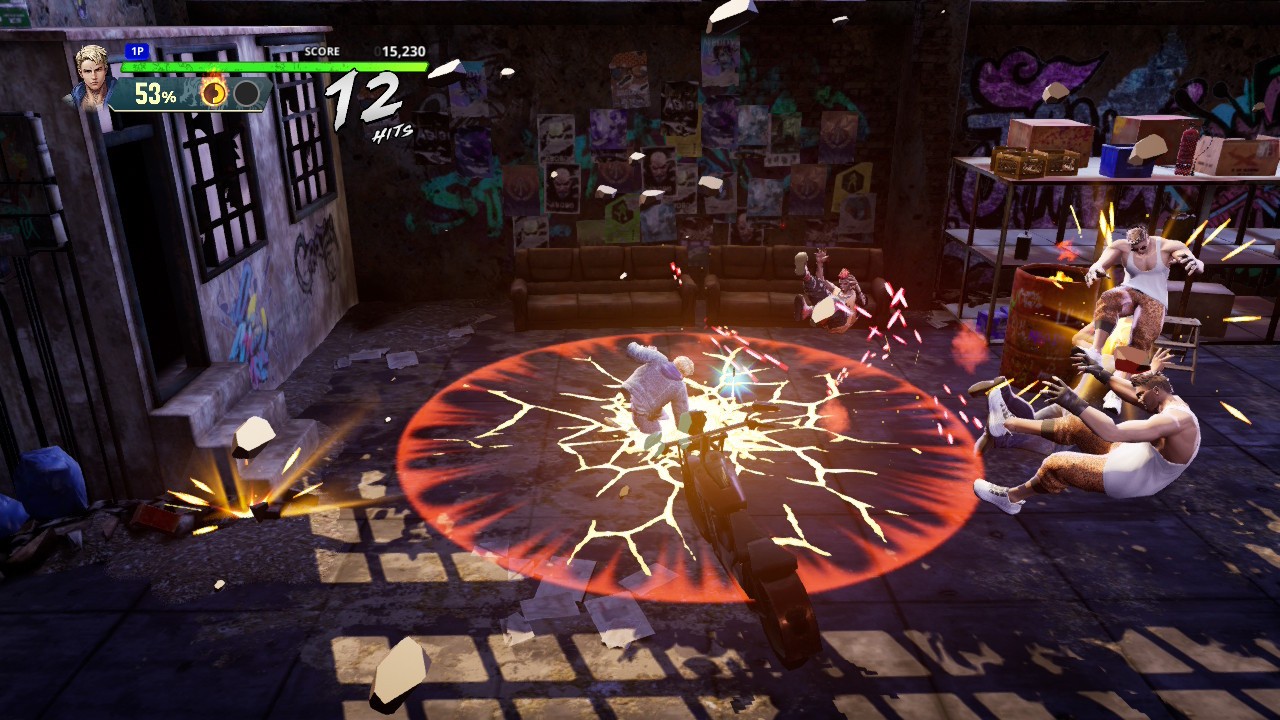Select the flaming special stock icon

point(214,94)
